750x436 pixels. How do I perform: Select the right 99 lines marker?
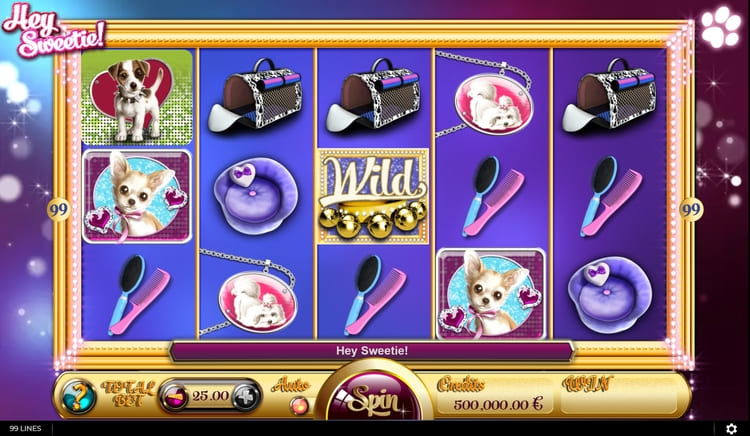691,209
